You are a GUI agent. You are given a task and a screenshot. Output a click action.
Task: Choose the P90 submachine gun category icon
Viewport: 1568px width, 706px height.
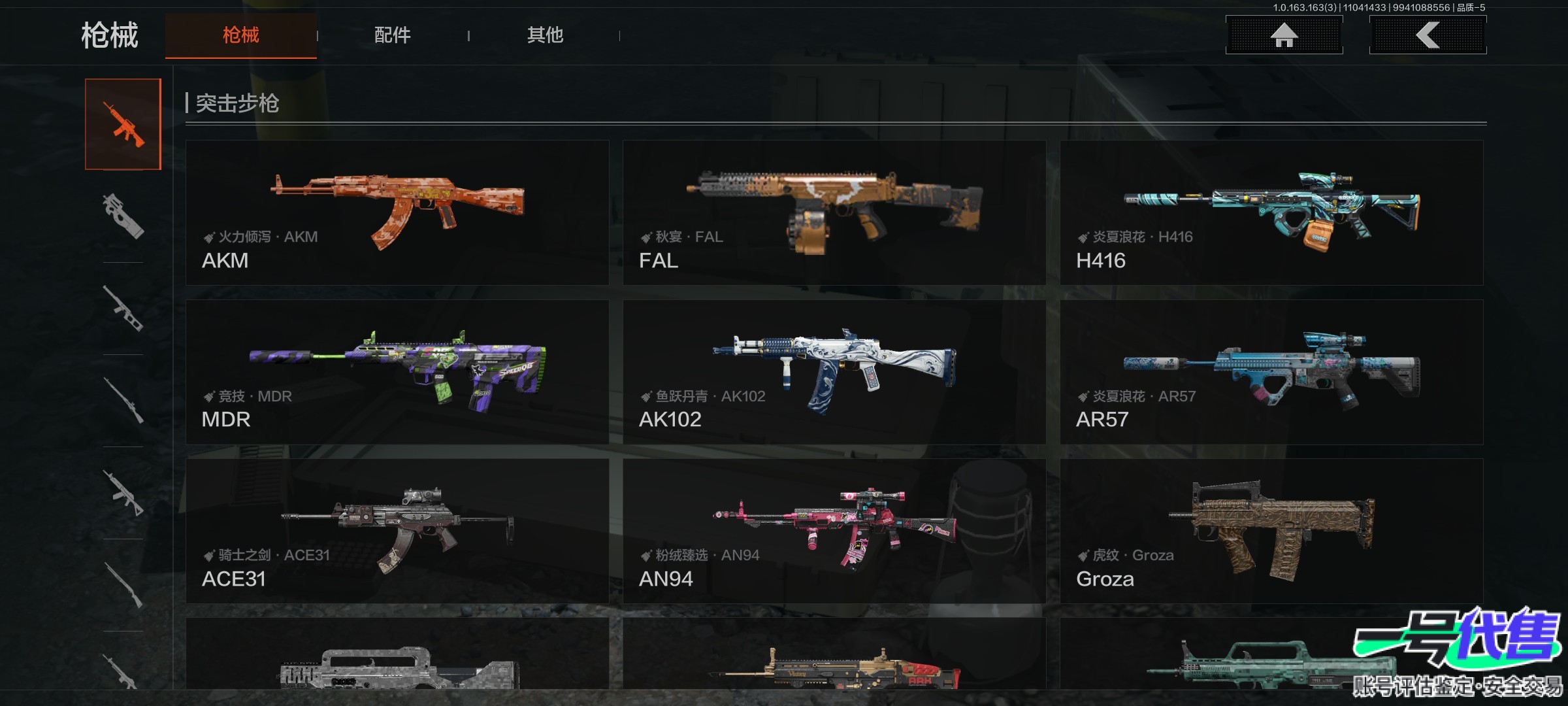pyautogui.click(x=123, y=216)
